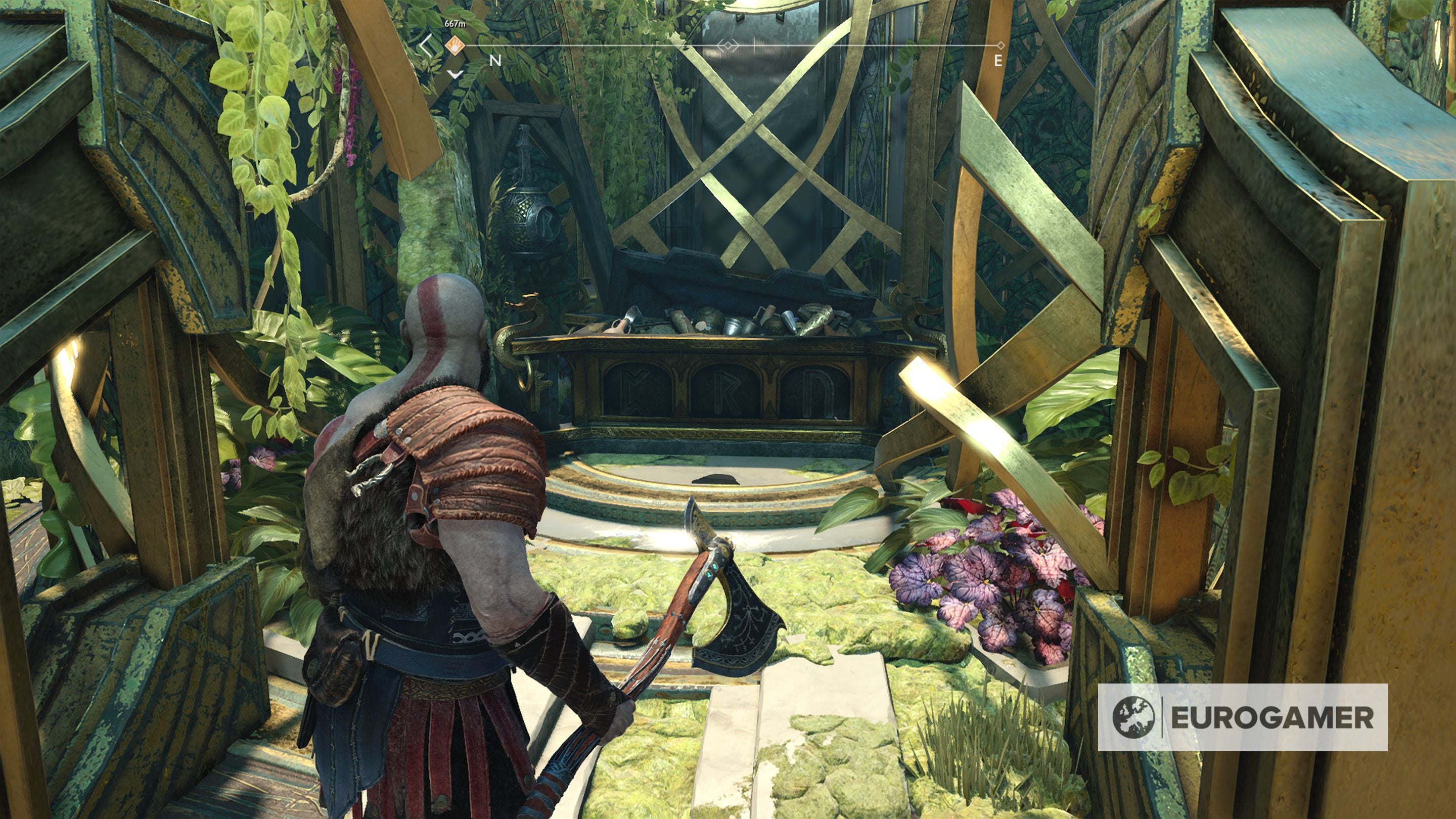Click the downward chevron below the quest marker
Image resolution: width=1456 pixels, height=819 pixels.
[455, 75]
